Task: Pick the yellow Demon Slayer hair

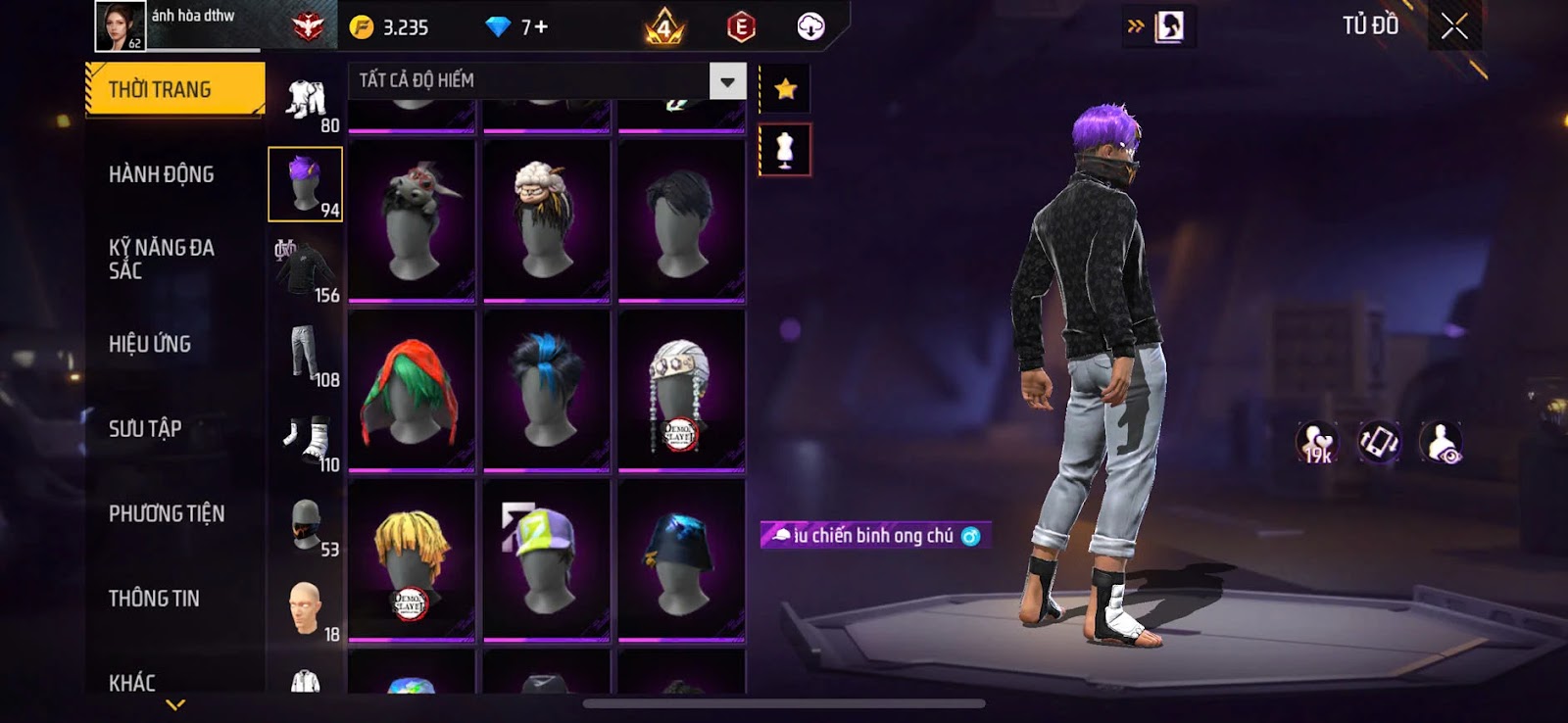Action: coord(412,560)
